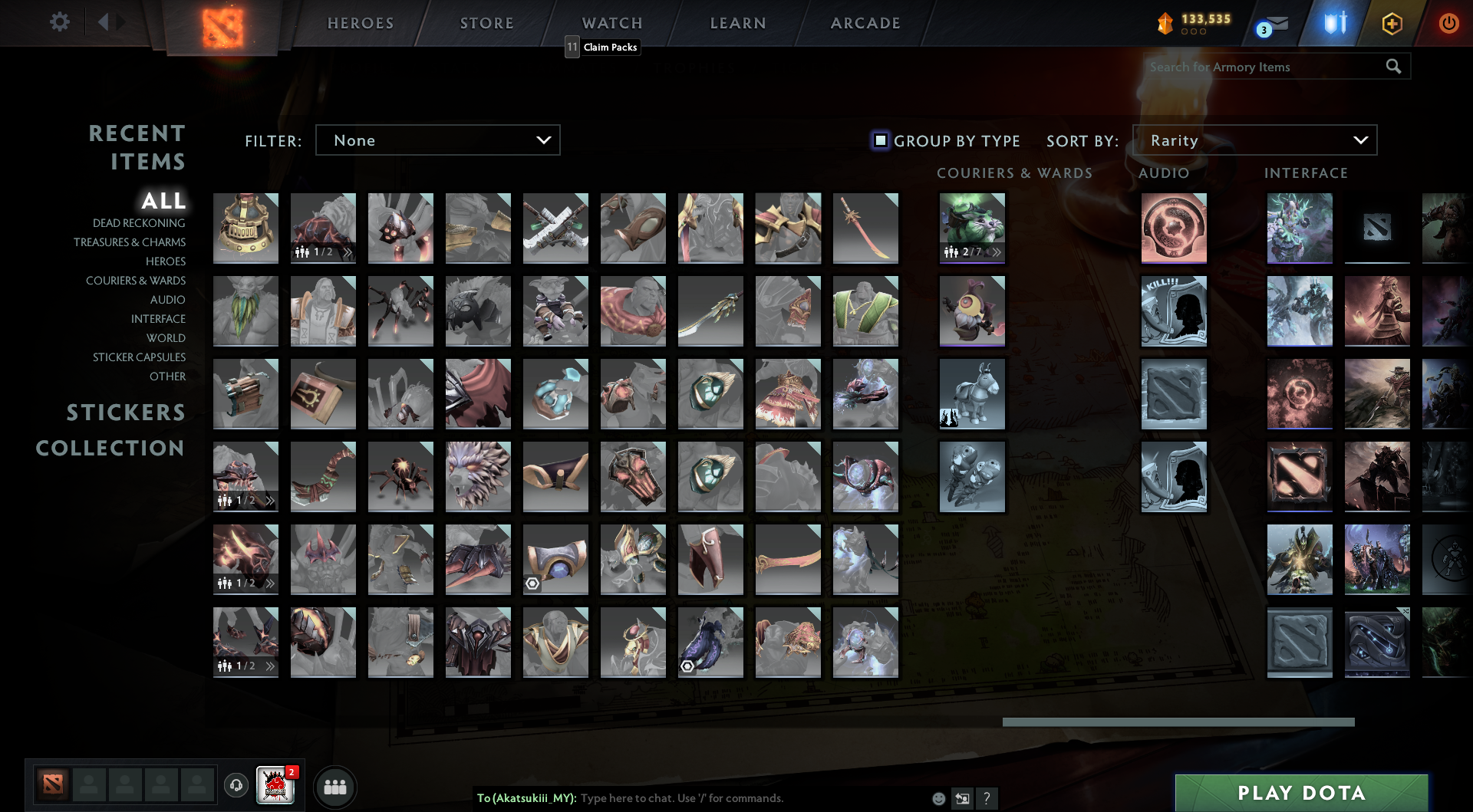Screen dimensions: 1473x812
Task: Switch to the Watch tab
Action: [611, 23]
